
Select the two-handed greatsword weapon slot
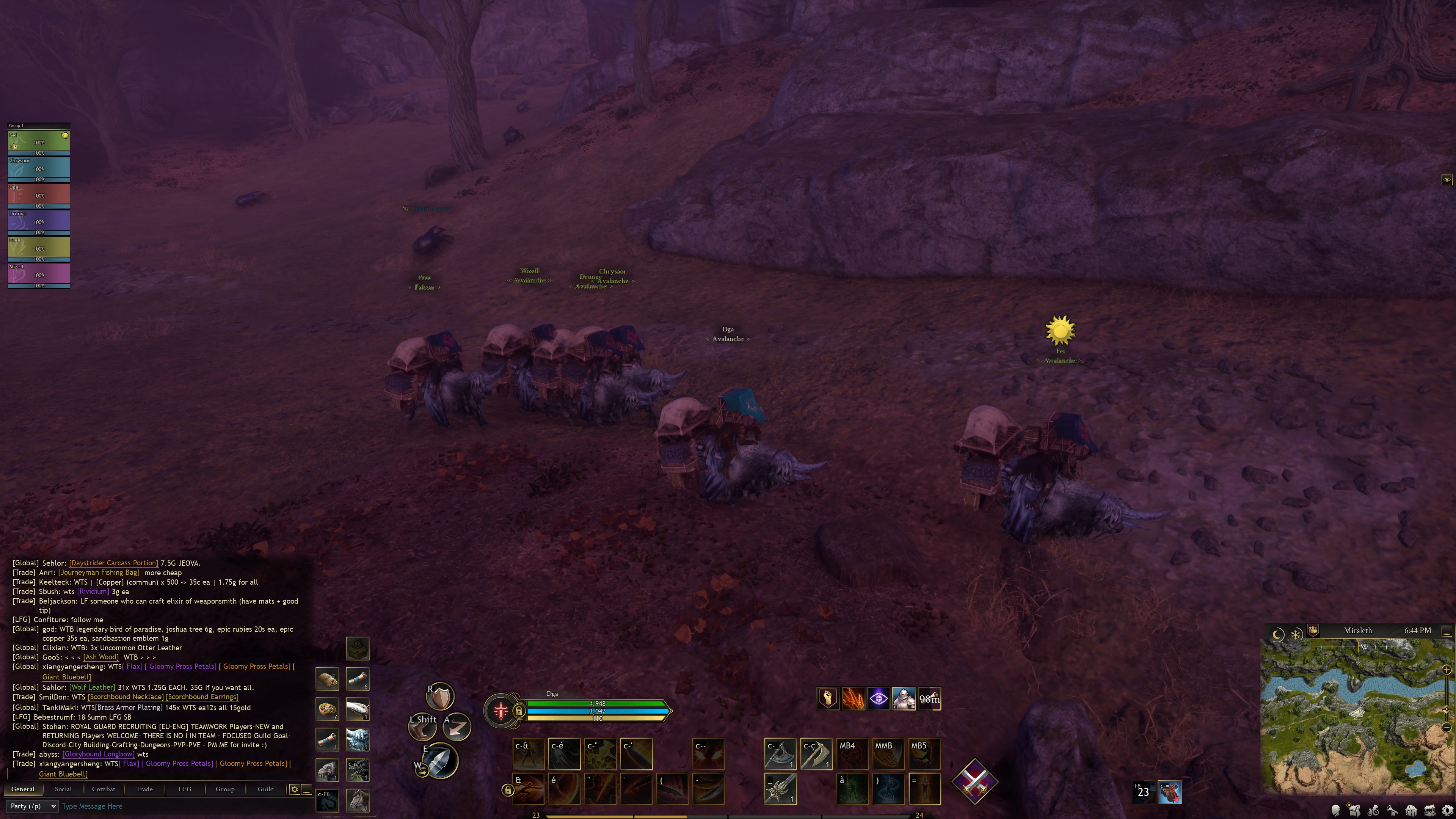[780, 789]
